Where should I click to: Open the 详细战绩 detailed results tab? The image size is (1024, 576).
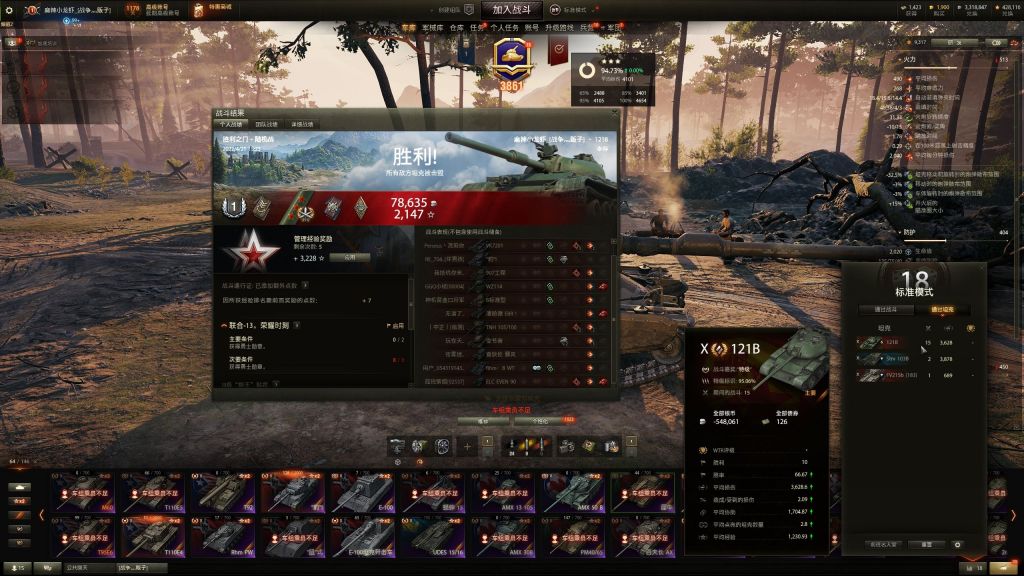click(302, 124)
